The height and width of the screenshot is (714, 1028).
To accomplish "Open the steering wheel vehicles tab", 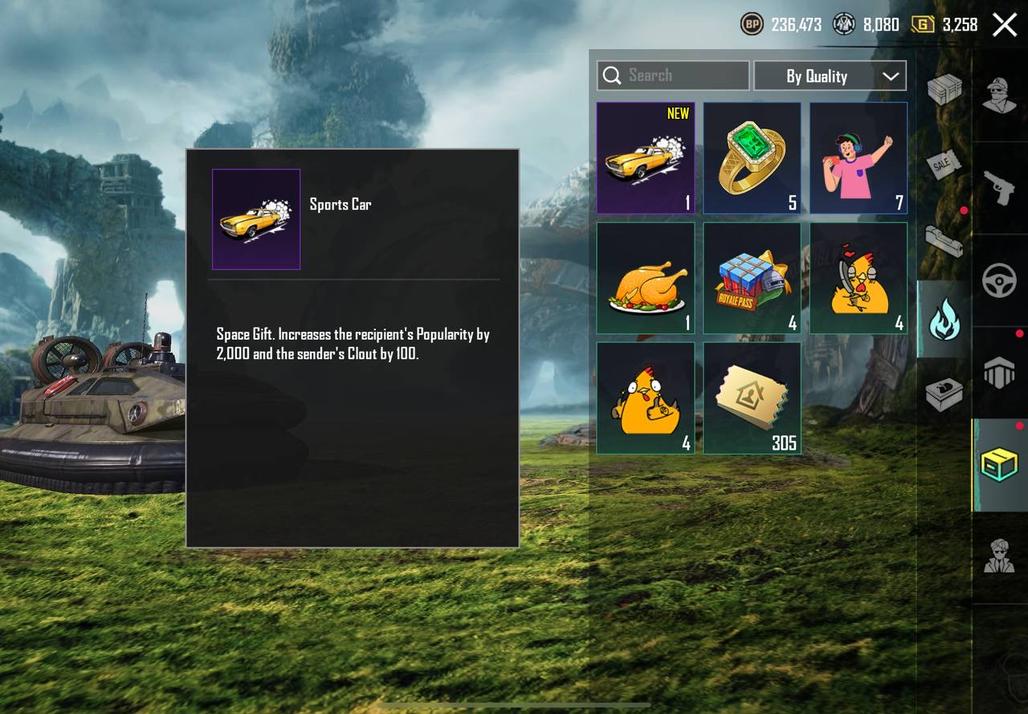I will [x=1000, y=281].
